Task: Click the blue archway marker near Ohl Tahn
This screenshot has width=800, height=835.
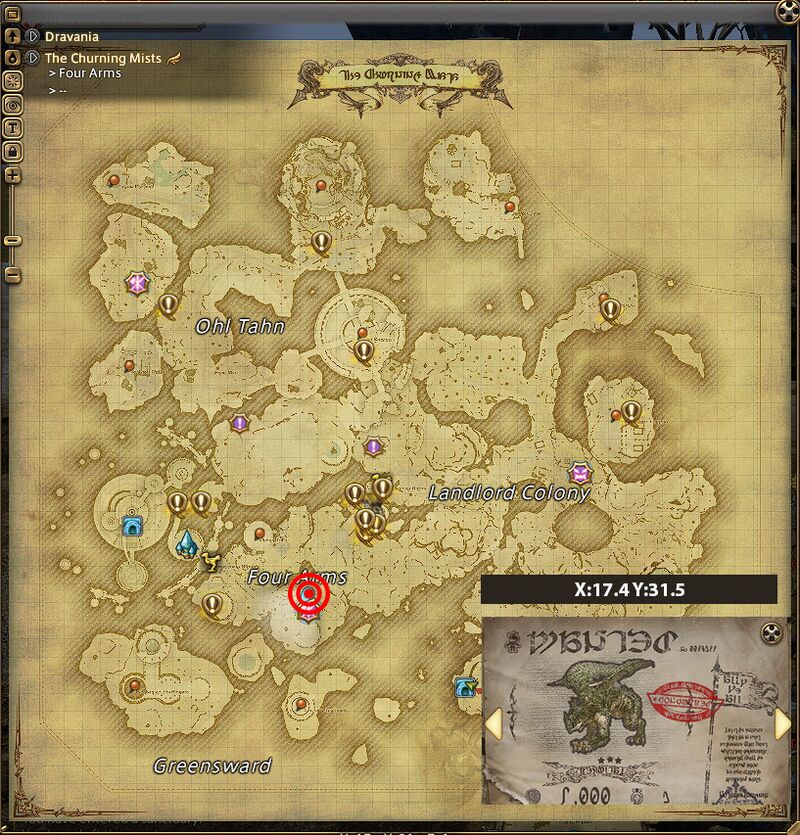Action: (x=130, y=525)
